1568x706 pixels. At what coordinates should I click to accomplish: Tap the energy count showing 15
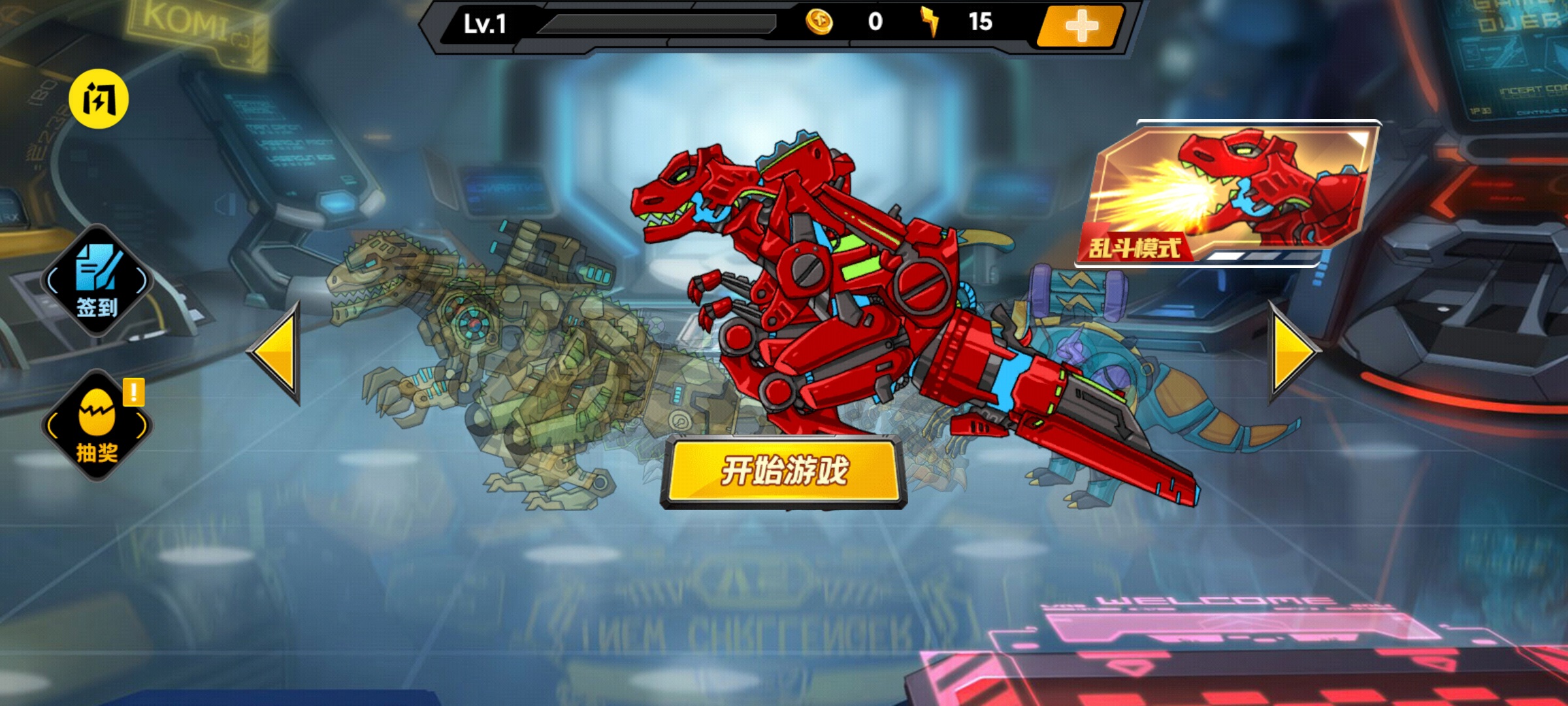point(985,23)
